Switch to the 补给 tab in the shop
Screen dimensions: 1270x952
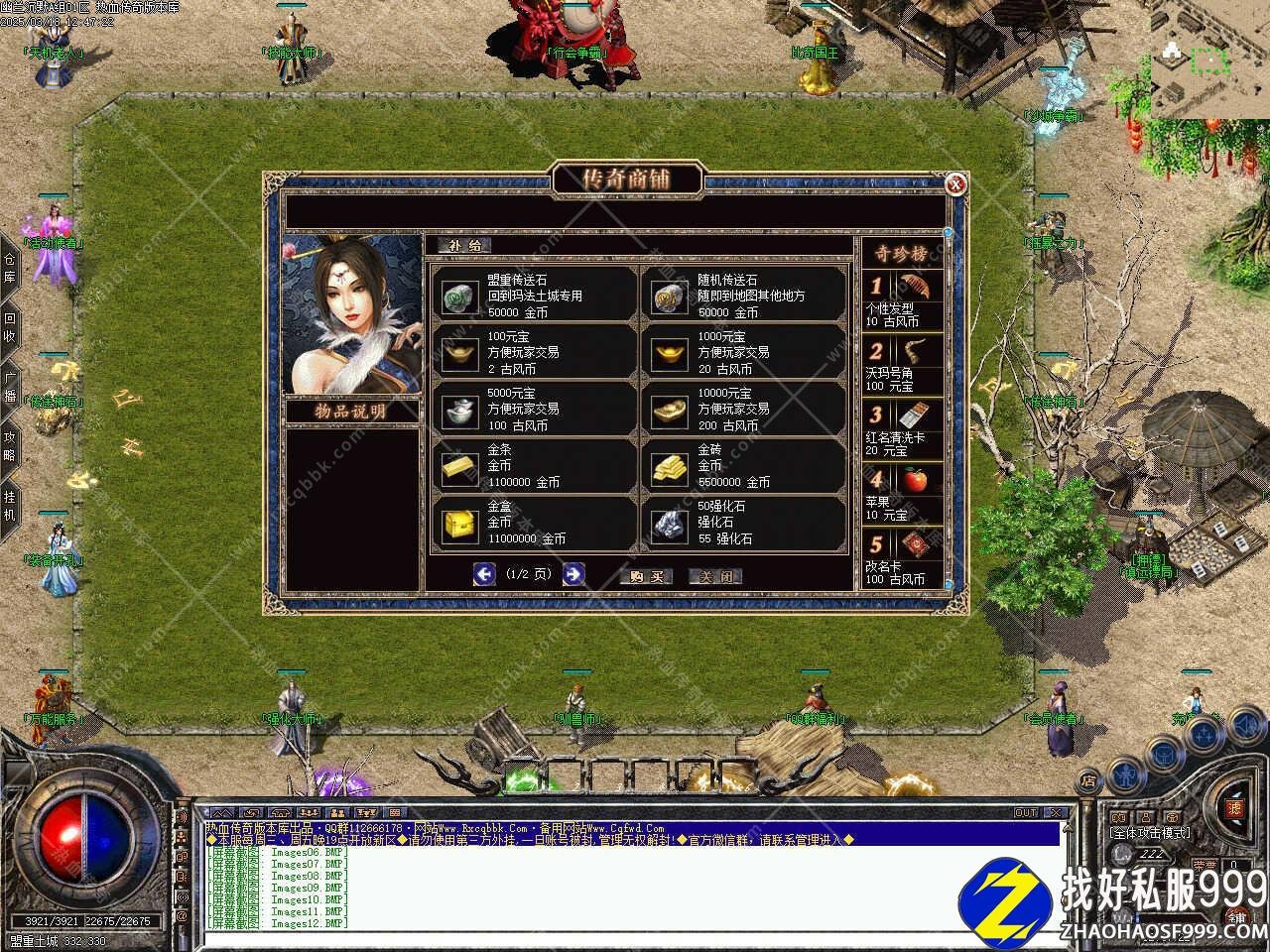[464, 245]
